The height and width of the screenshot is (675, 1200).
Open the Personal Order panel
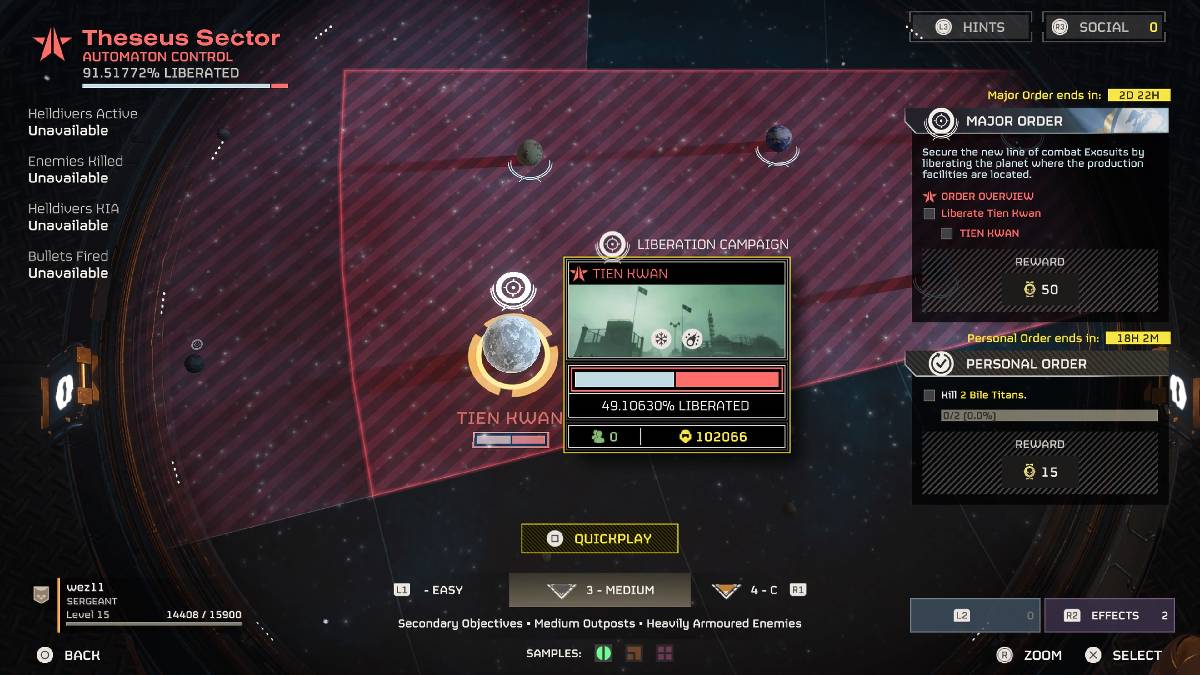pos(1036,364)
